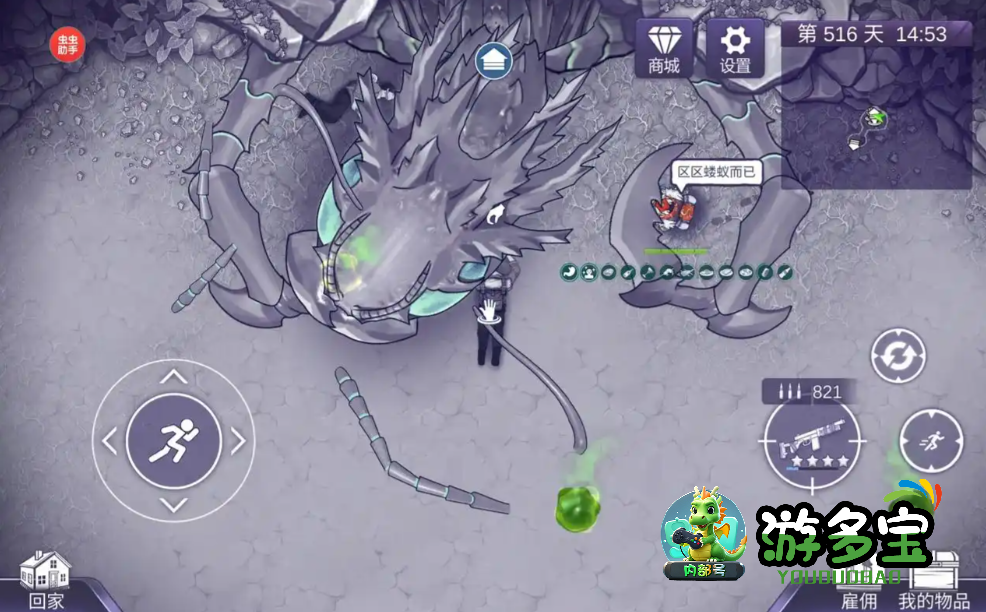This screenshot has width=986, height=612.
Task: Tap the 回家 go-home button
Action: tap(46, 581)
